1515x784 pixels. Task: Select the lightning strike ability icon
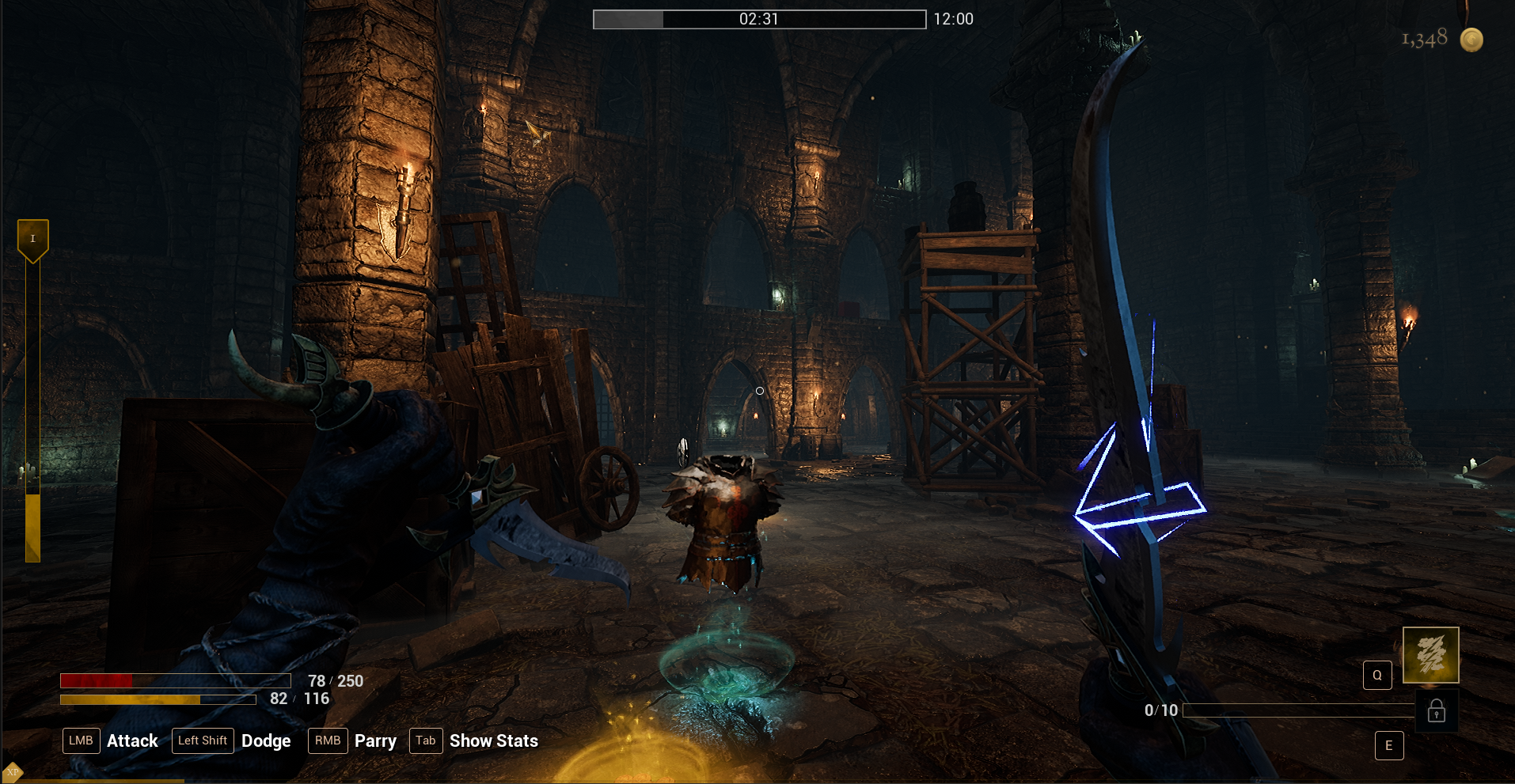pyautogui.click(x=1430, y=655)
